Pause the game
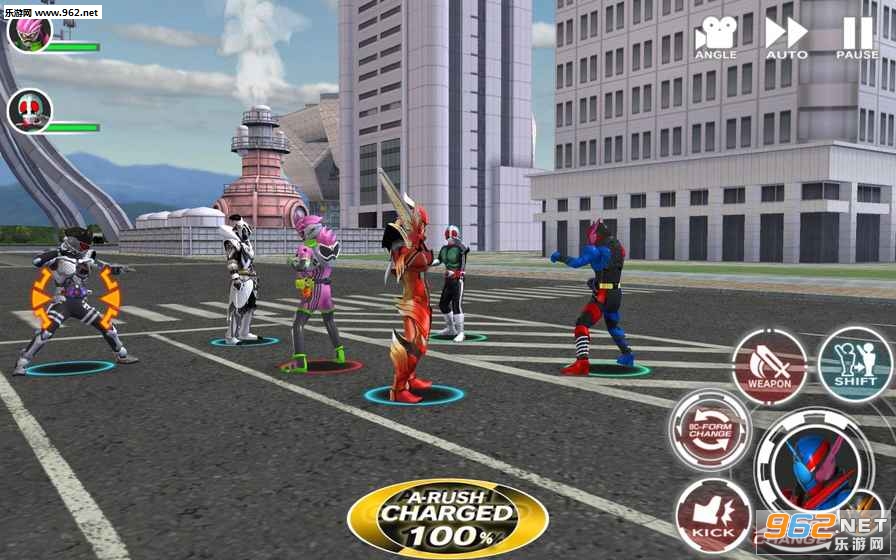The height and width of the screenshot is (560, 896). coord(857,37)
